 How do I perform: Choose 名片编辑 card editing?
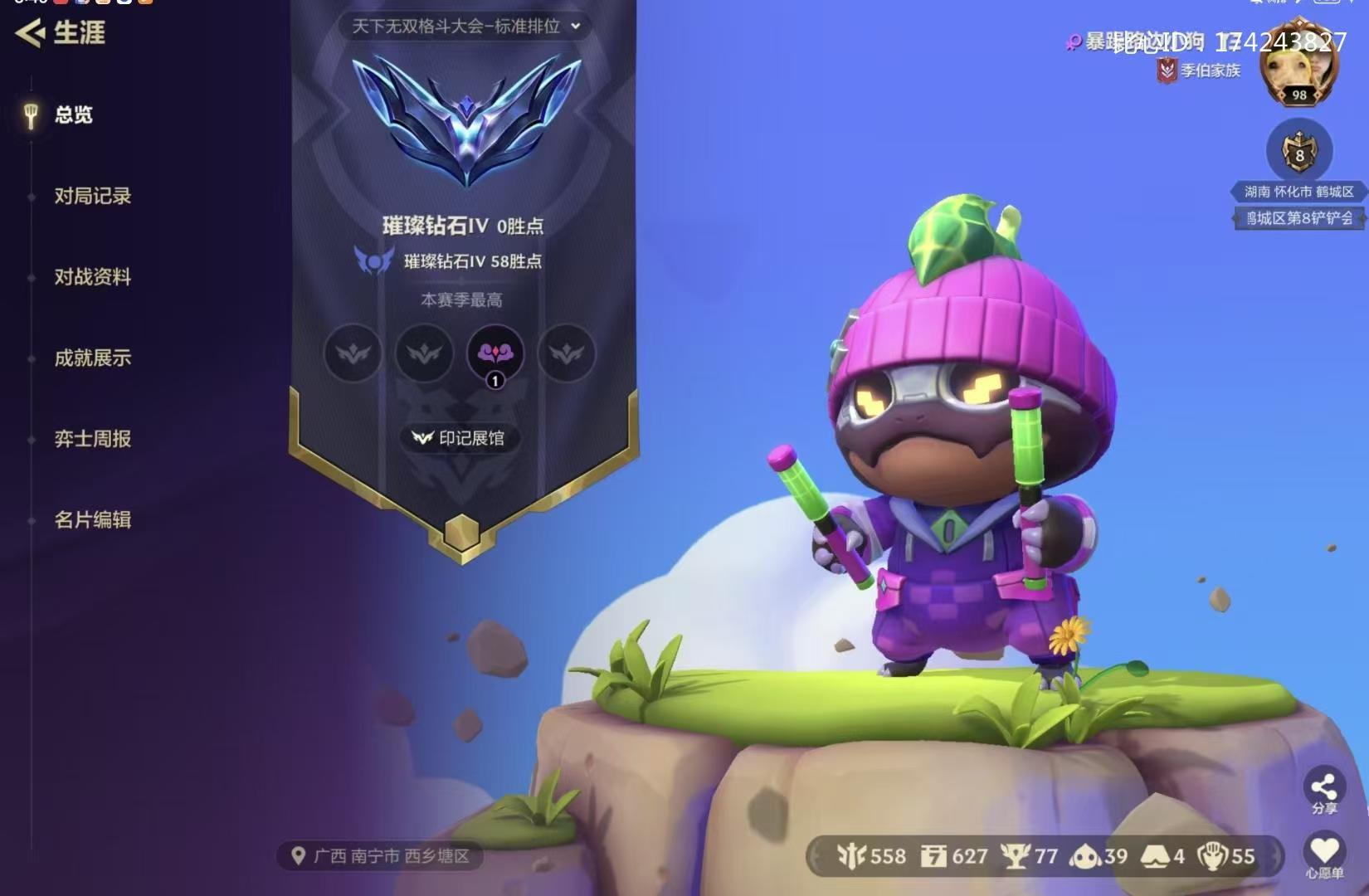coord(92,520)
